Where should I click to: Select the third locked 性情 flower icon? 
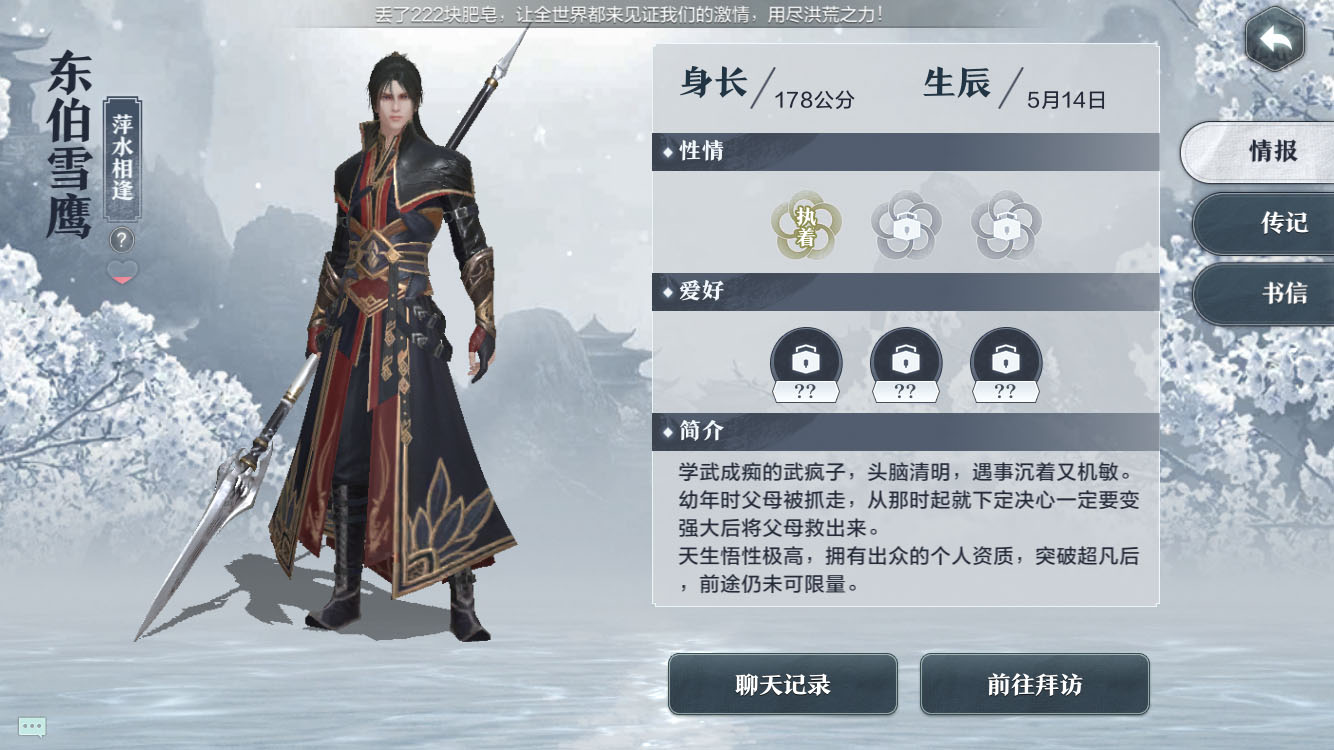coord(1007,226)
